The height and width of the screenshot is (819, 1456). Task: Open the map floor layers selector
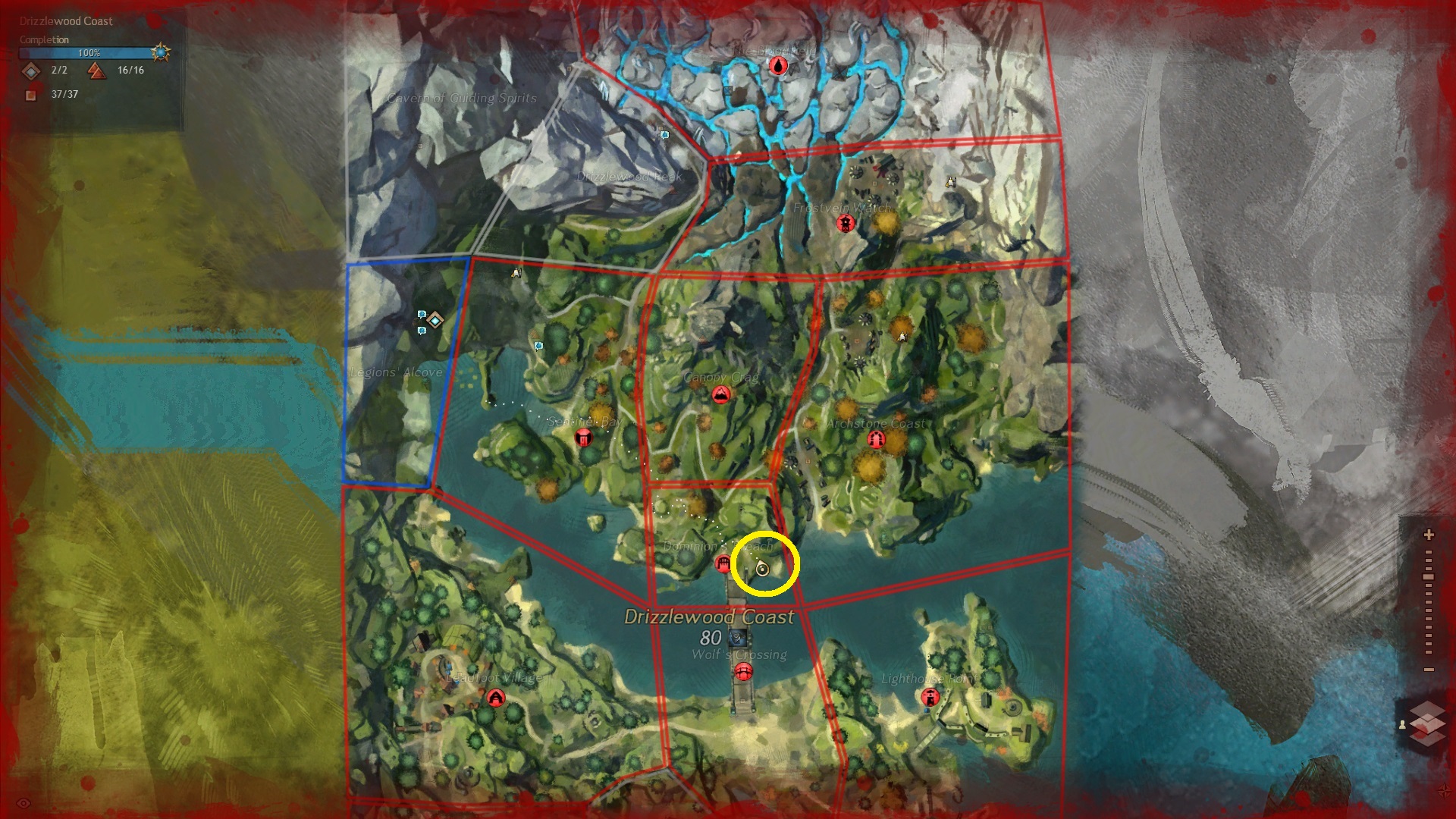point(1428,723)
